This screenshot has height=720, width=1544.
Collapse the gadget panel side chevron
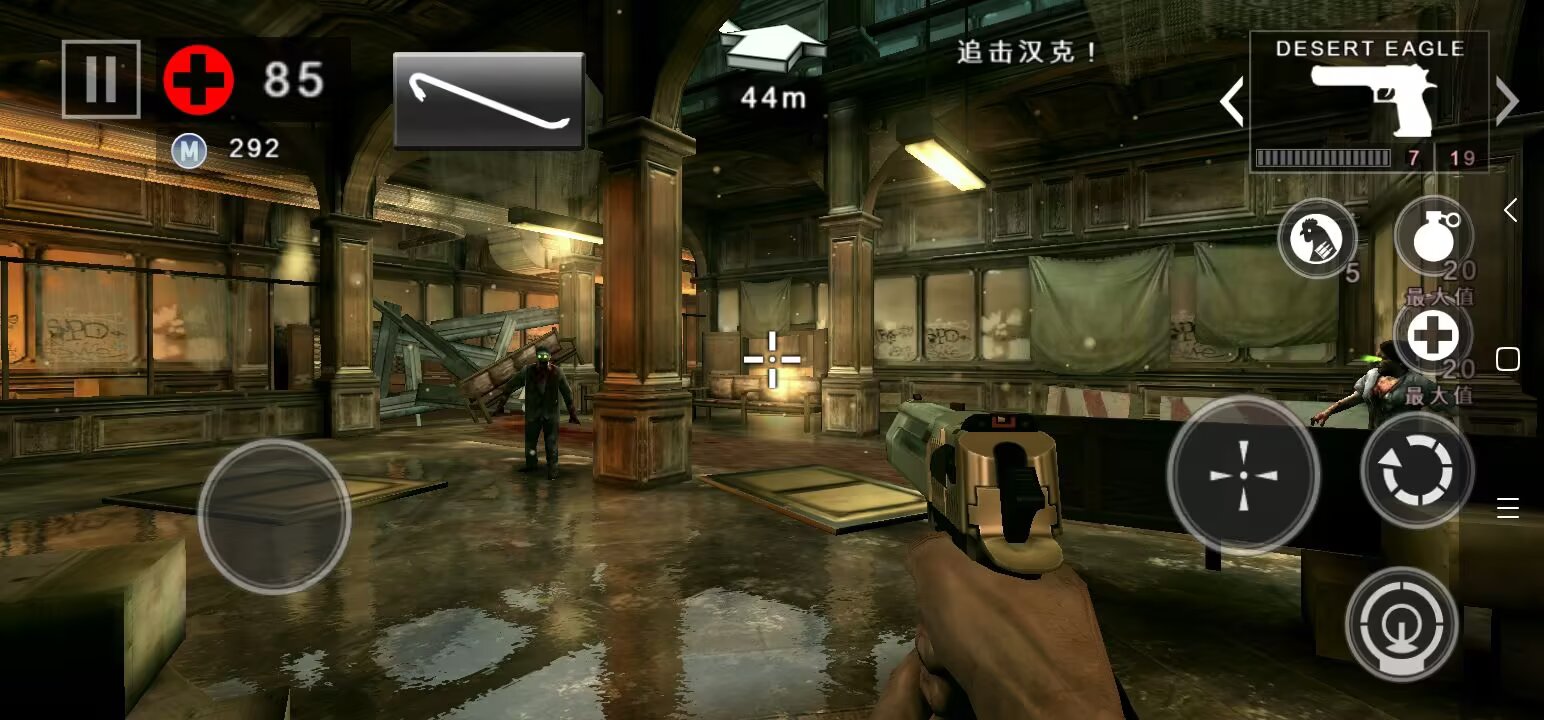[x=1513, y=210]
